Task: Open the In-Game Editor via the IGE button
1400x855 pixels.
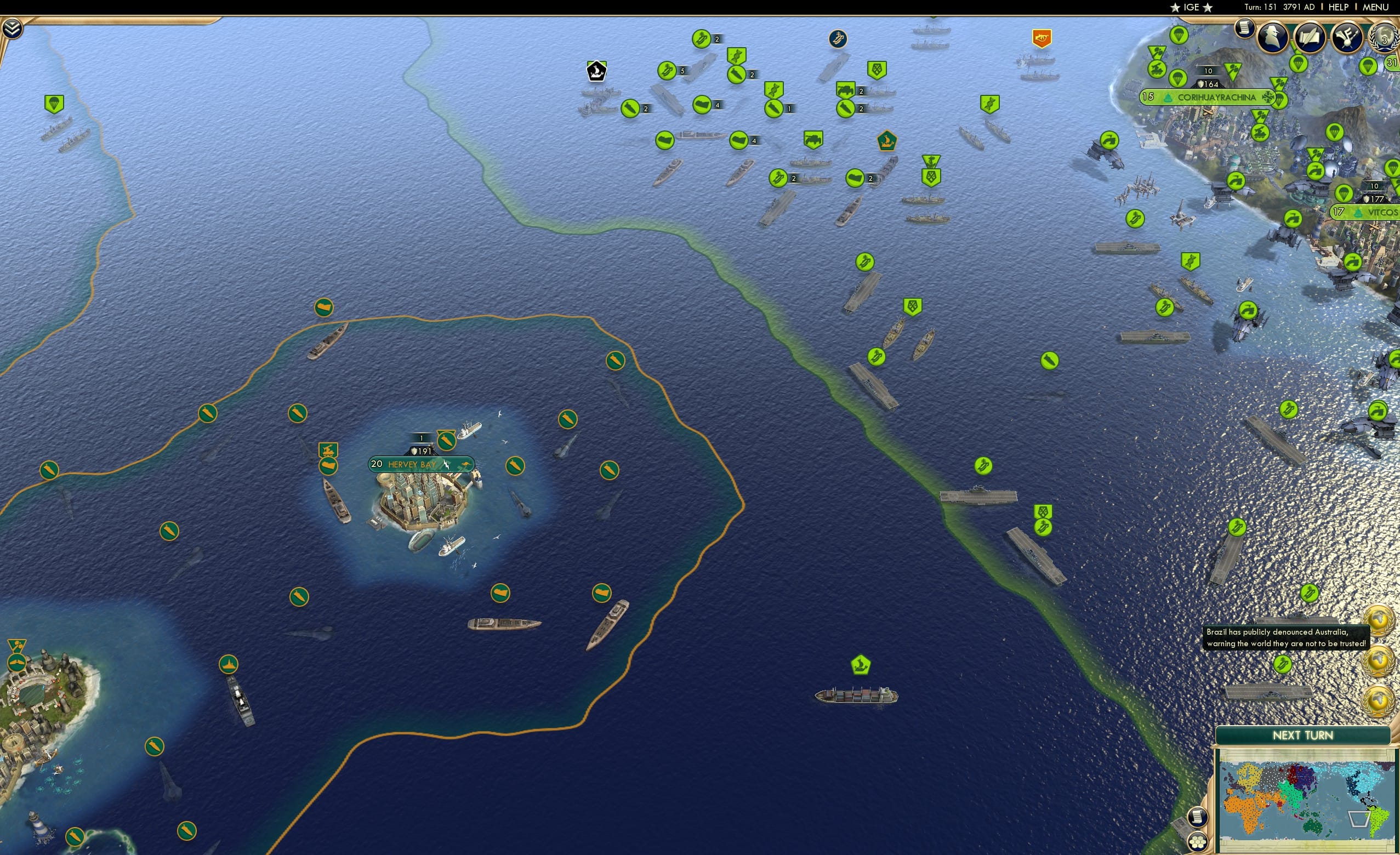Action: (x=1191, y=7)
